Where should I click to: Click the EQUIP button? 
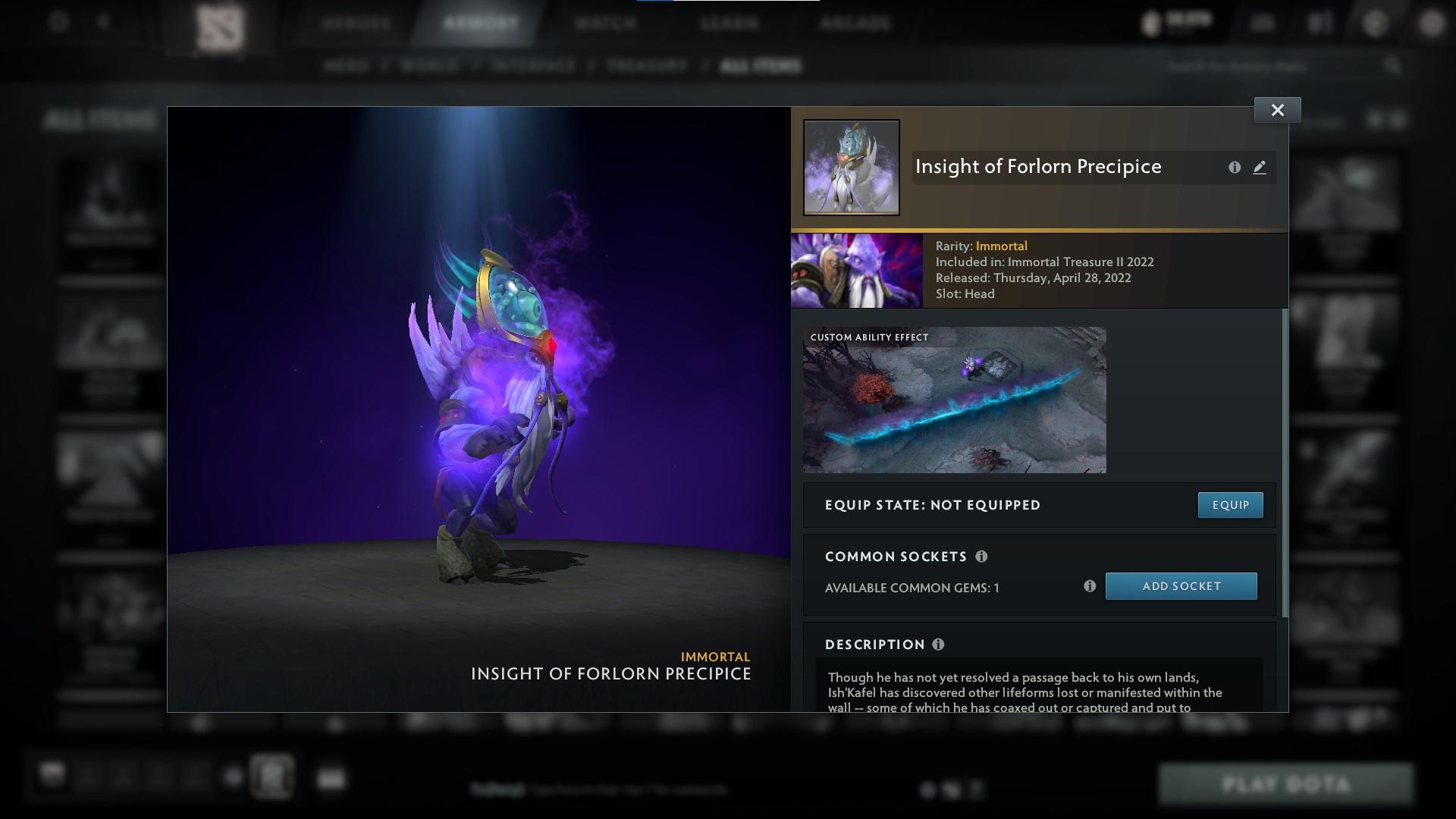(1230, 504)
